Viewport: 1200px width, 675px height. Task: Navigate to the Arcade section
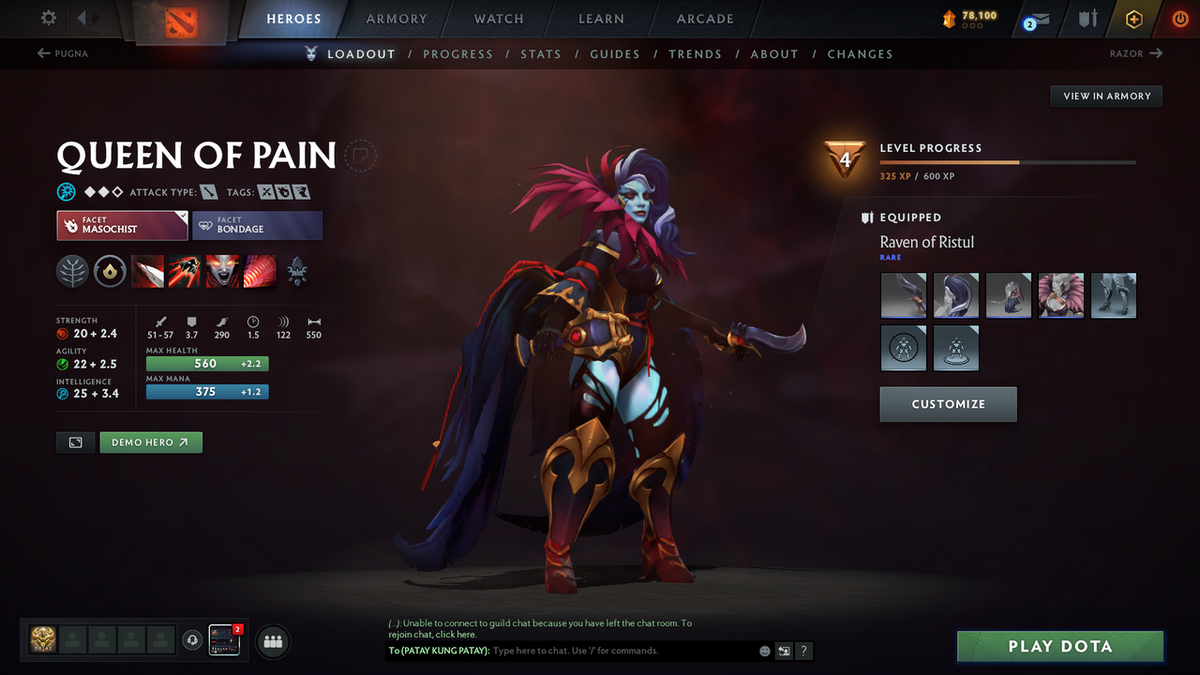tap(705, 19)
